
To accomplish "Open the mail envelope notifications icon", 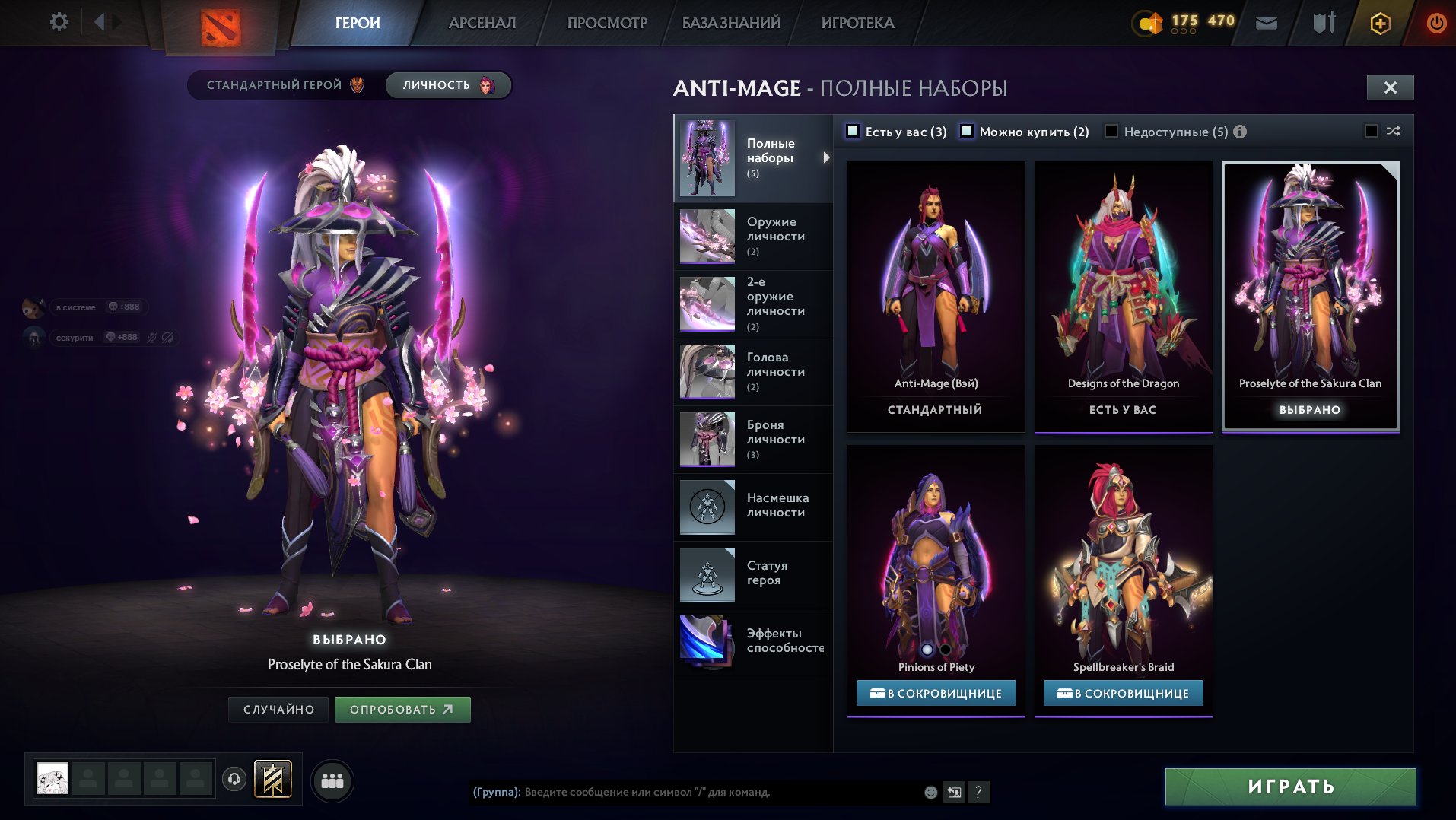I will point(1267,23).
